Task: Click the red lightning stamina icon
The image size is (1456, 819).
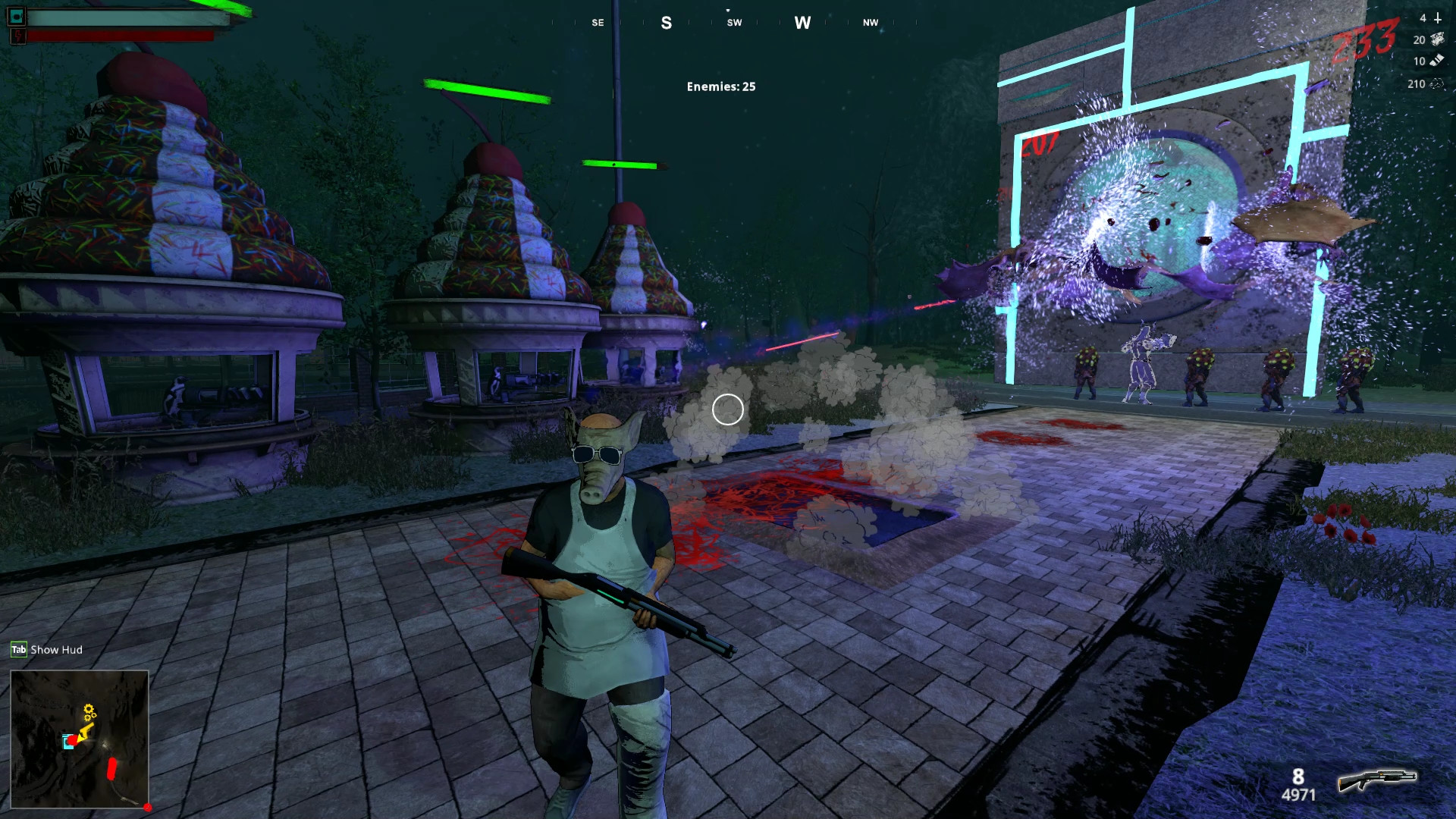Action: pyautogui.click(x=18, y=35)
